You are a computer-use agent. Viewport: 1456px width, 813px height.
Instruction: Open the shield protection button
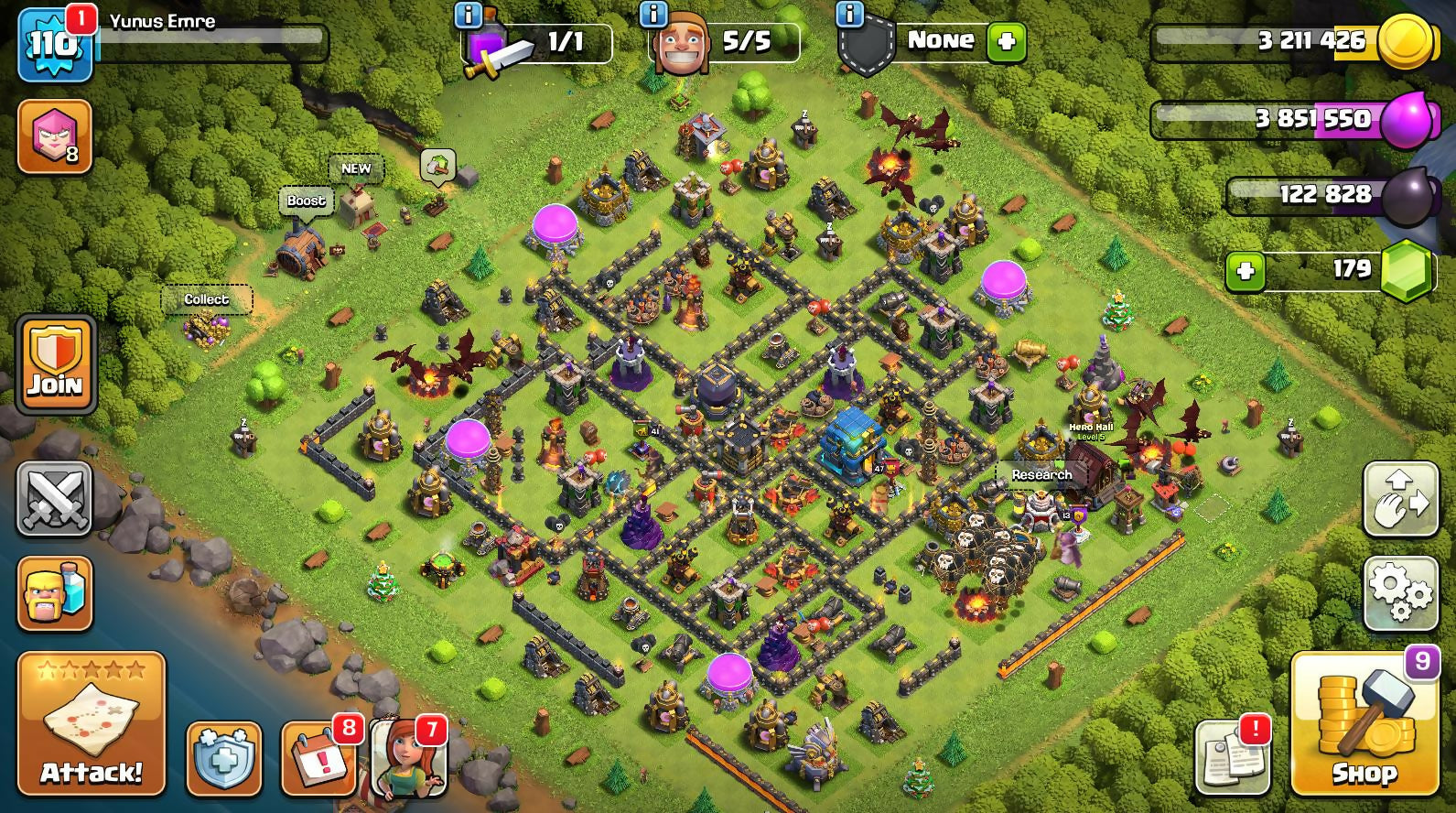pos(224,759)
